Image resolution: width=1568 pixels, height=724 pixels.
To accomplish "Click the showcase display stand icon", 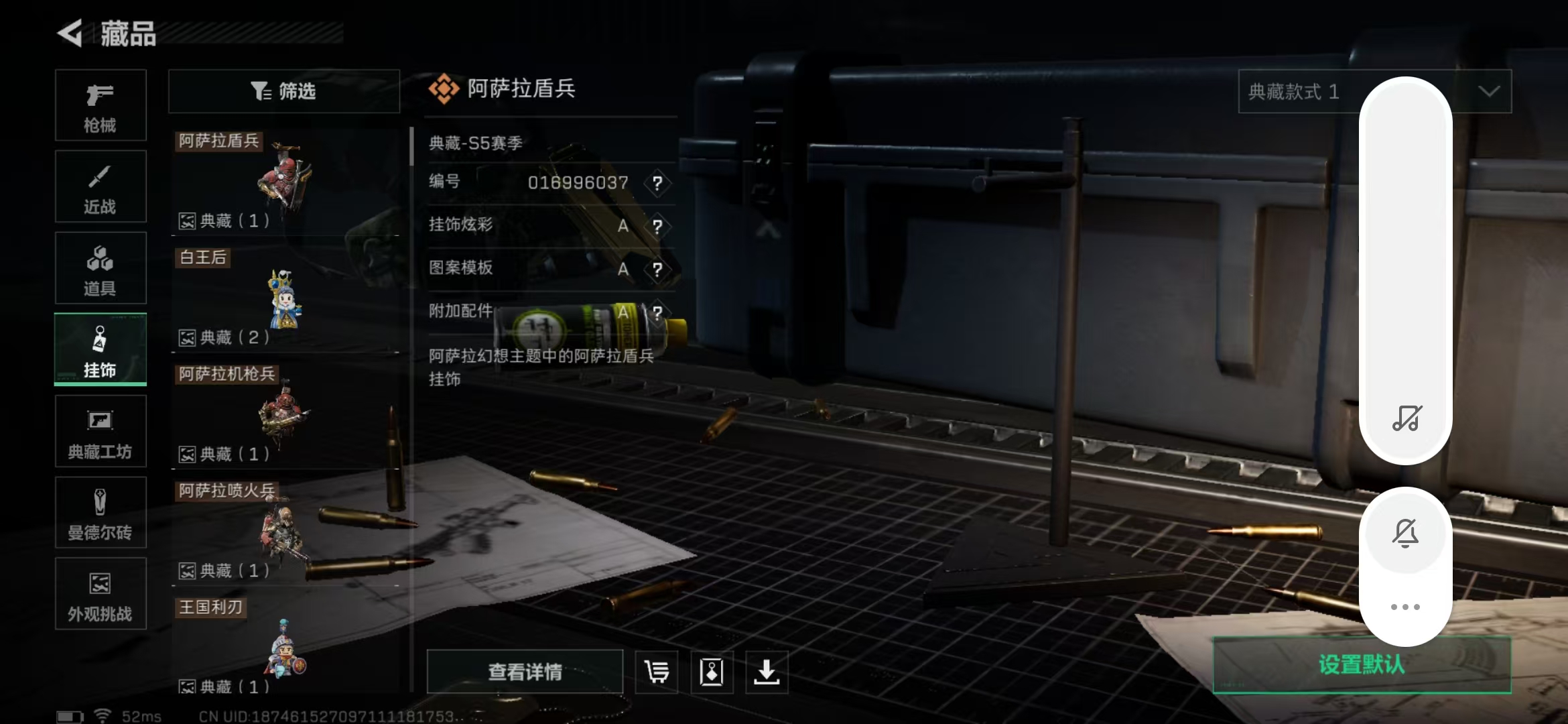I will pyautogui.click(x=713, y=671).
